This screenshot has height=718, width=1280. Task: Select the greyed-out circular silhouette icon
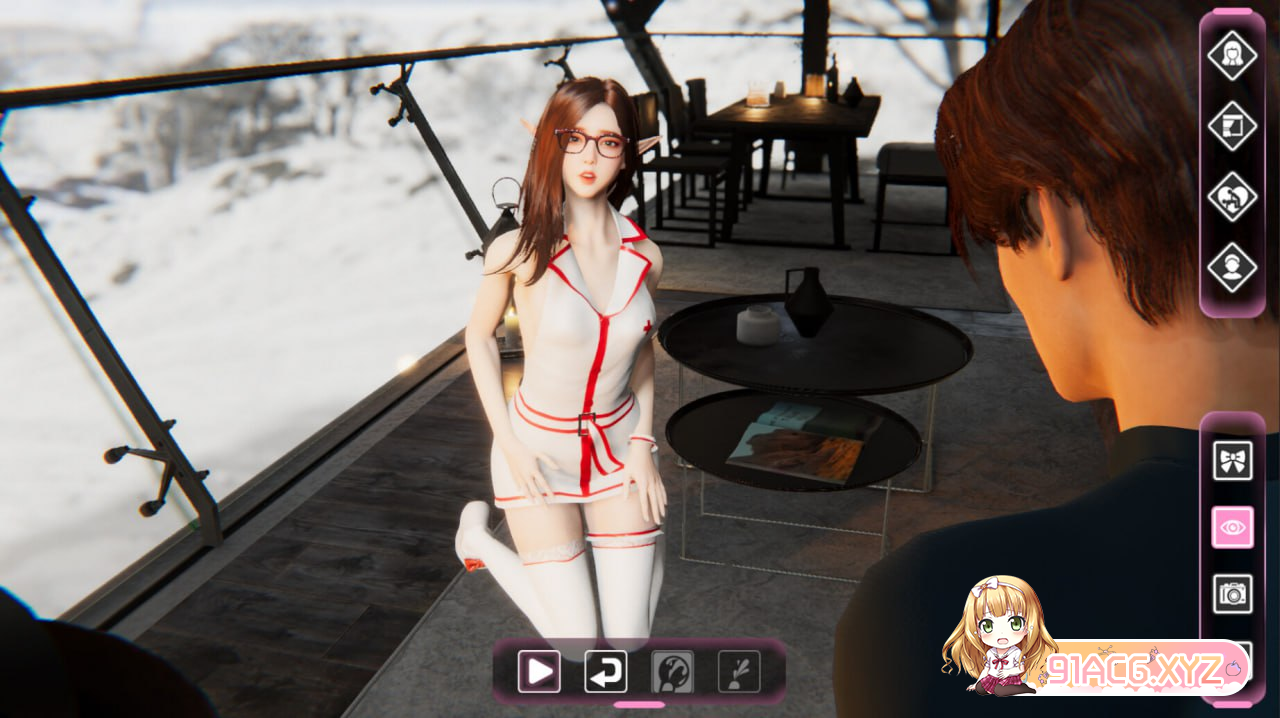coord(672,672)
